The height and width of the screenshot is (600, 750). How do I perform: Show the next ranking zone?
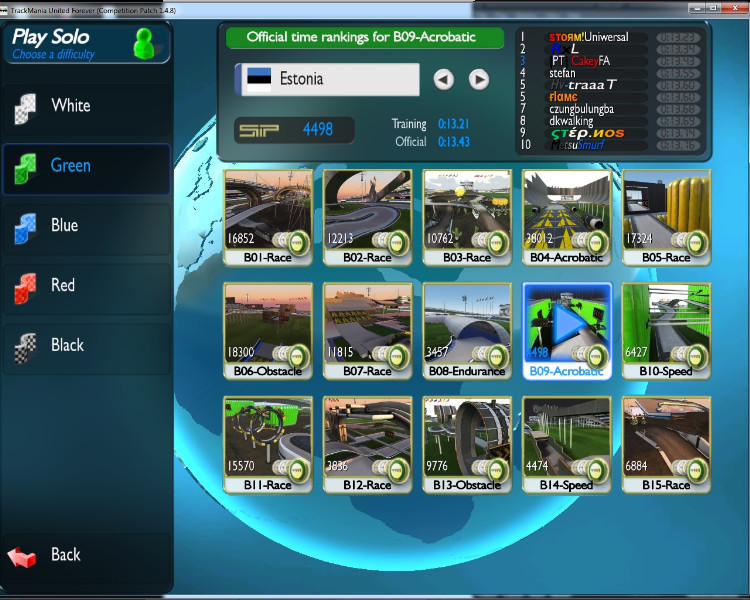[479, 79]
